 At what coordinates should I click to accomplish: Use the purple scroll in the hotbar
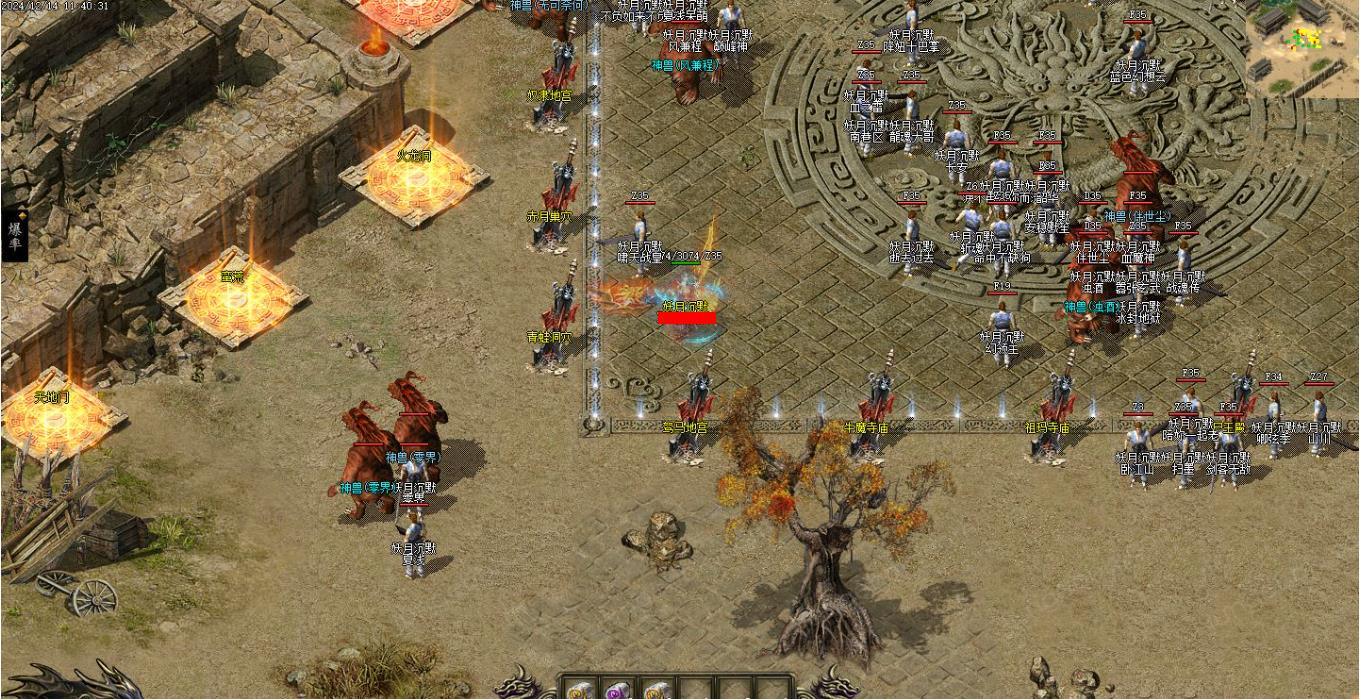615,691
